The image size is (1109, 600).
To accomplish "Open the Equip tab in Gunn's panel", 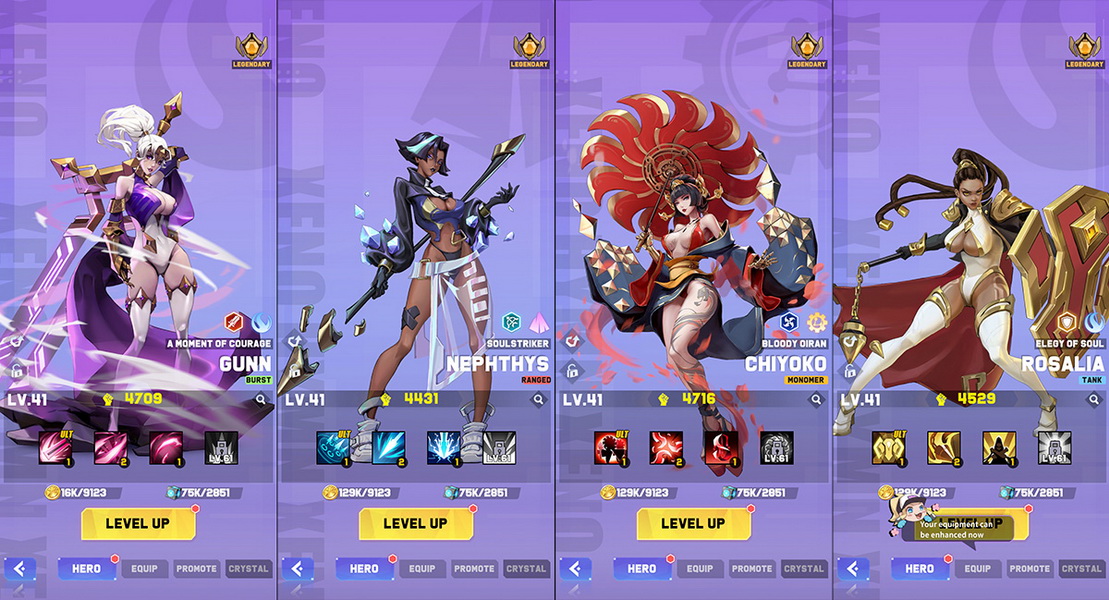I will [144, 569].
